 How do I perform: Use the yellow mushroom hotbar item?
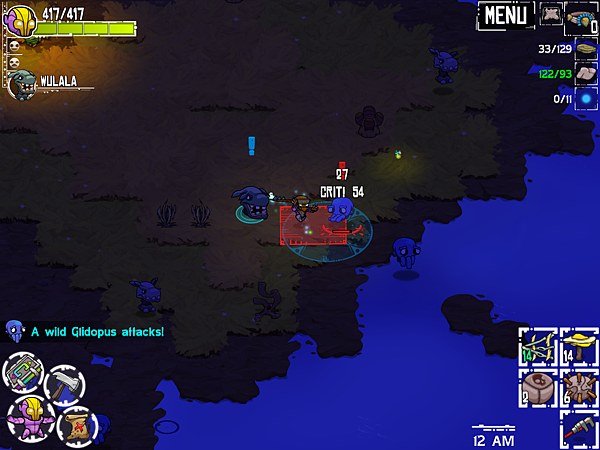[x=579, y=346]
